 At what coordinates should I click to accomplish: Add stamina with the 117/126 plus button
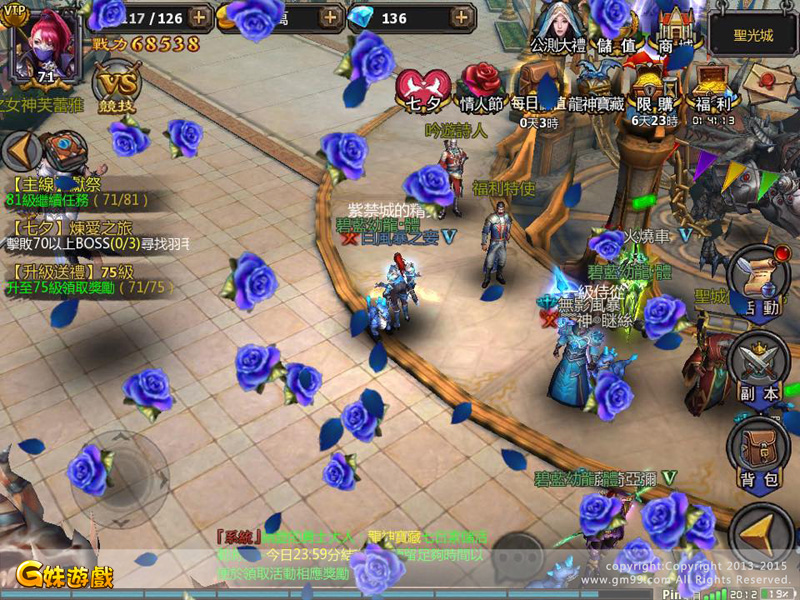pyautogui.click(x=199, y=17)
